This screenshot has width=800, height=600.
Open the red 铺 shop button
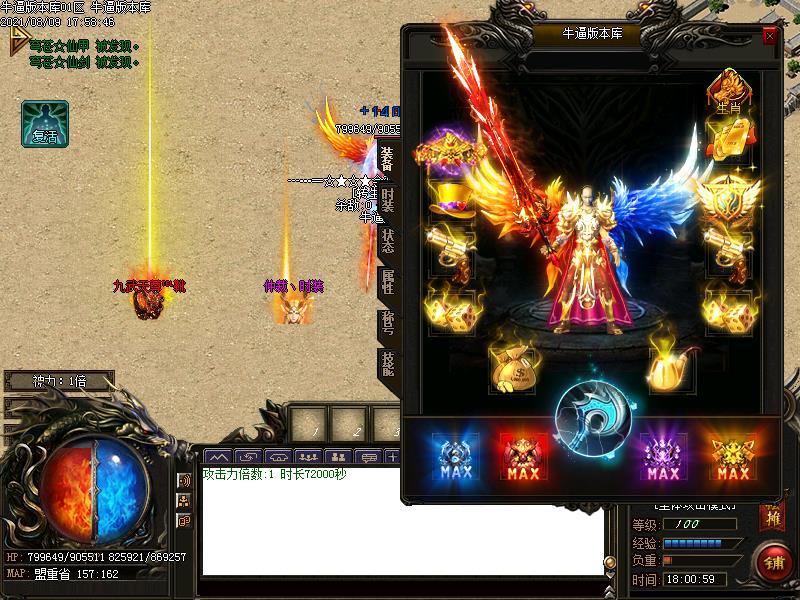click(773, 562)
